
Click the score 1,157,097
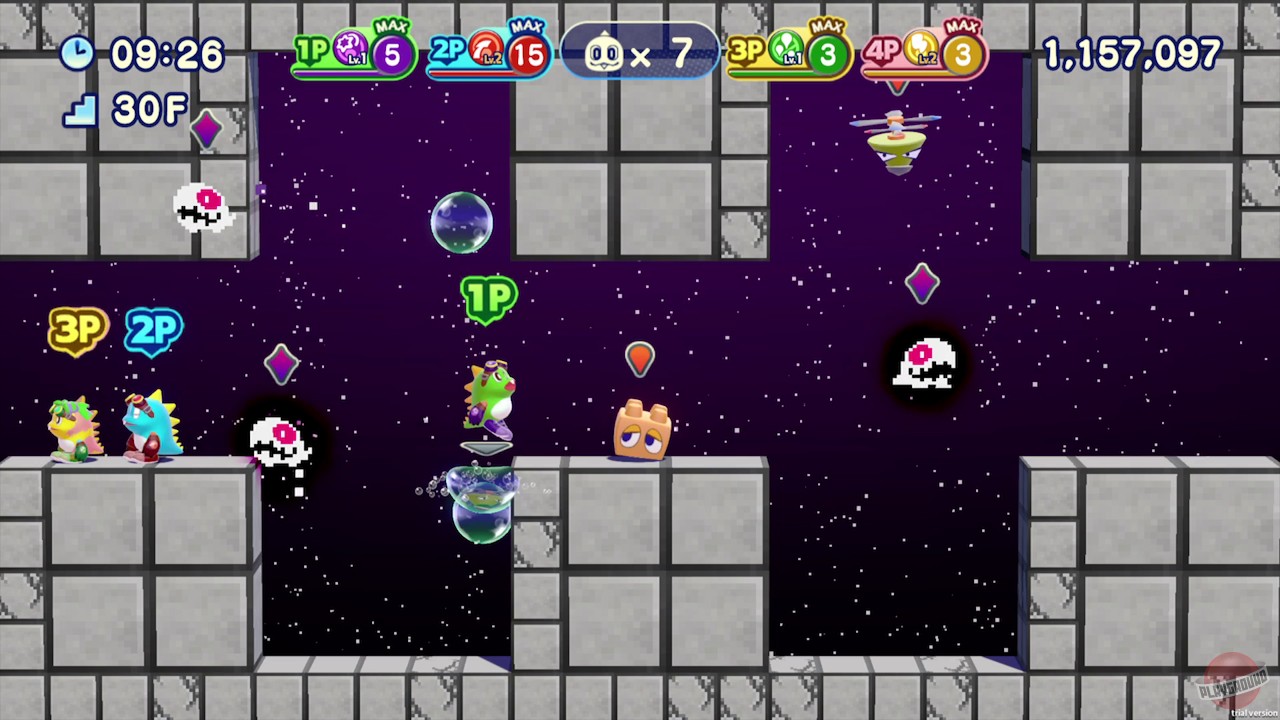point(1130,54)
